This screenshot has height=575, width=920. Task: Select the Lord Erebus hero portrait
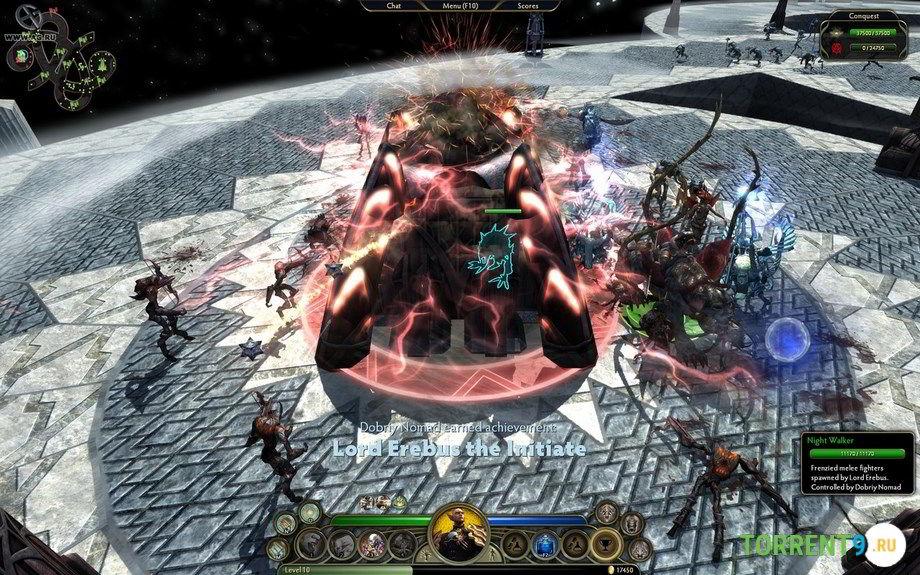click(x=459, y=537)
